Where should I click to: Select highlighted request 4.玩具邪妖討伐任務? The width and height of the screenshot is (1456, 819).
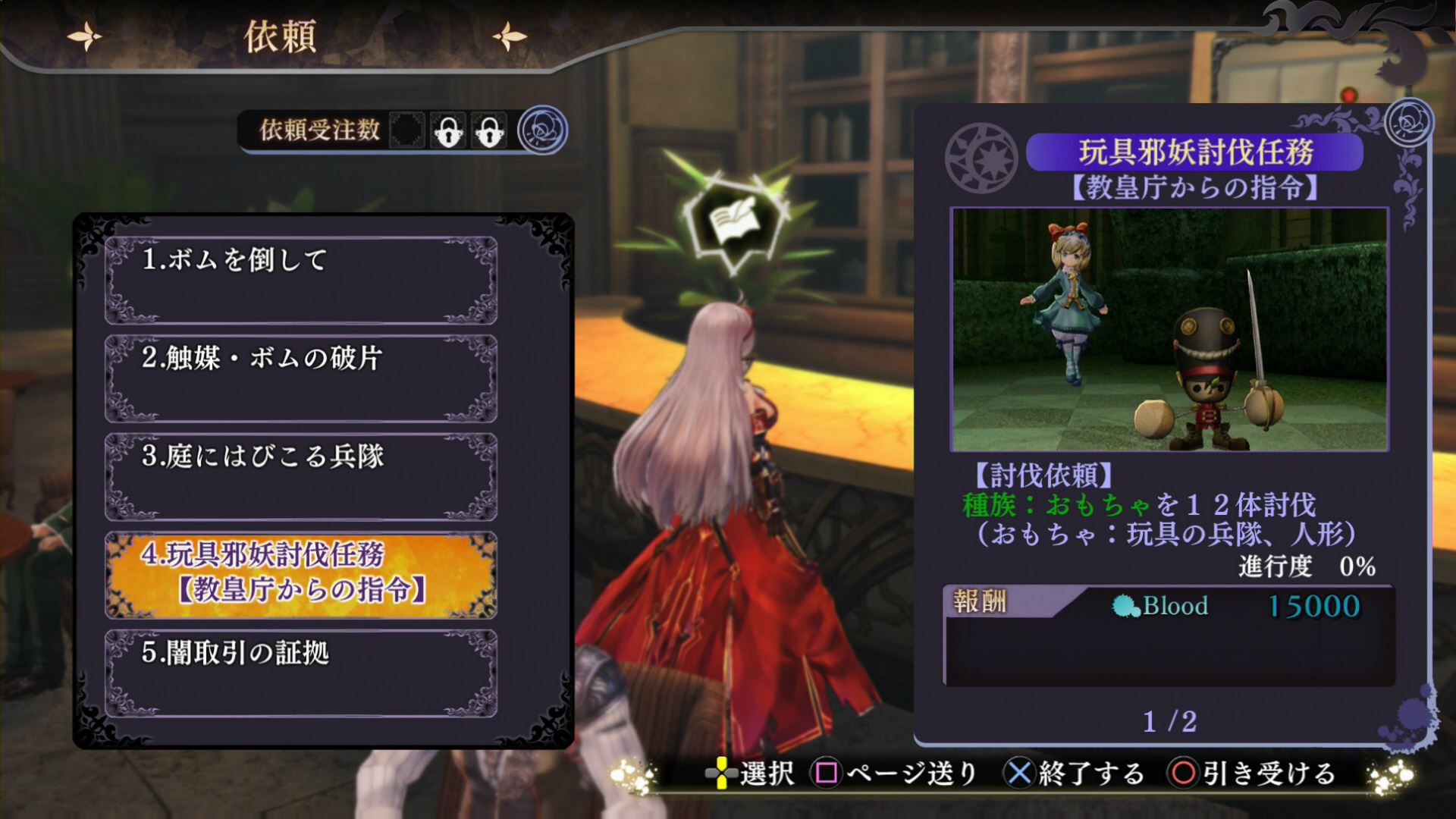tap(301, 575)
